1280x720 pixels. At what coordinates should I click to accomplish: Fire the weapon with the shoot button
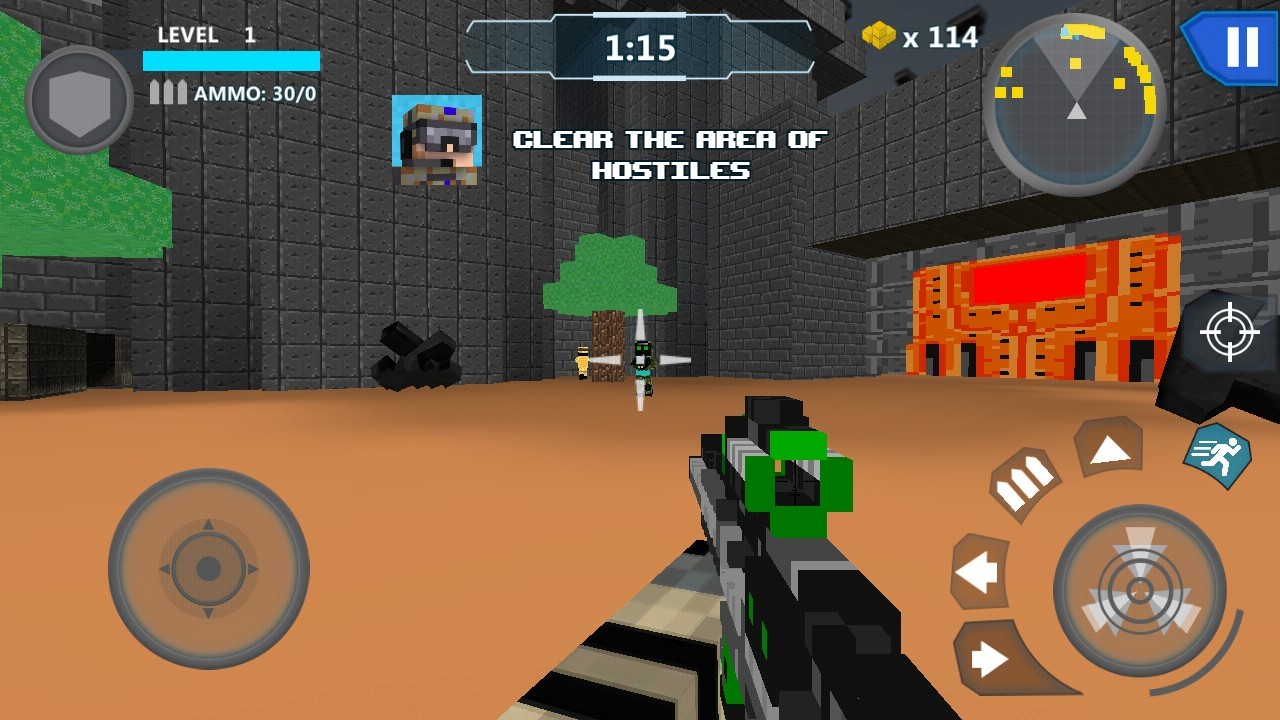1140,590
